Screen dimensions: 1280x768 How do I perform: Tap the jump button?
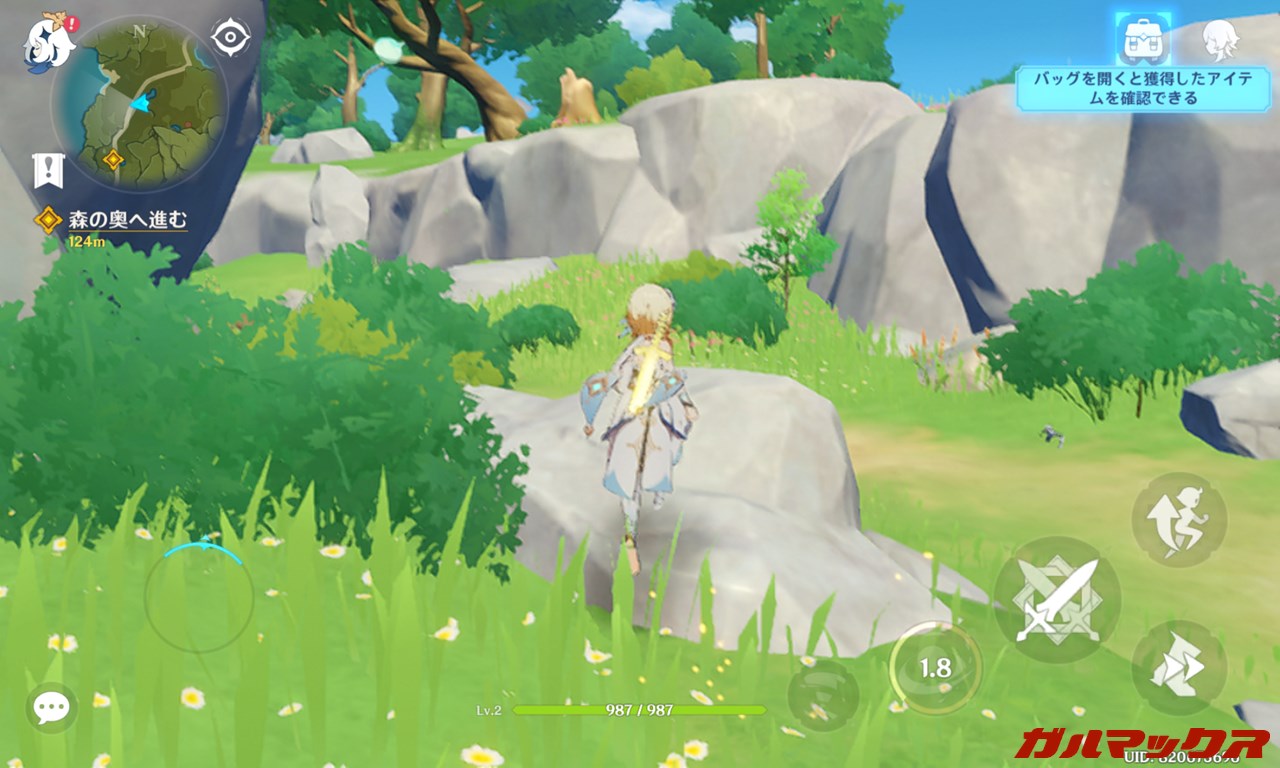pyautogui.click(x=1179, y=520)
